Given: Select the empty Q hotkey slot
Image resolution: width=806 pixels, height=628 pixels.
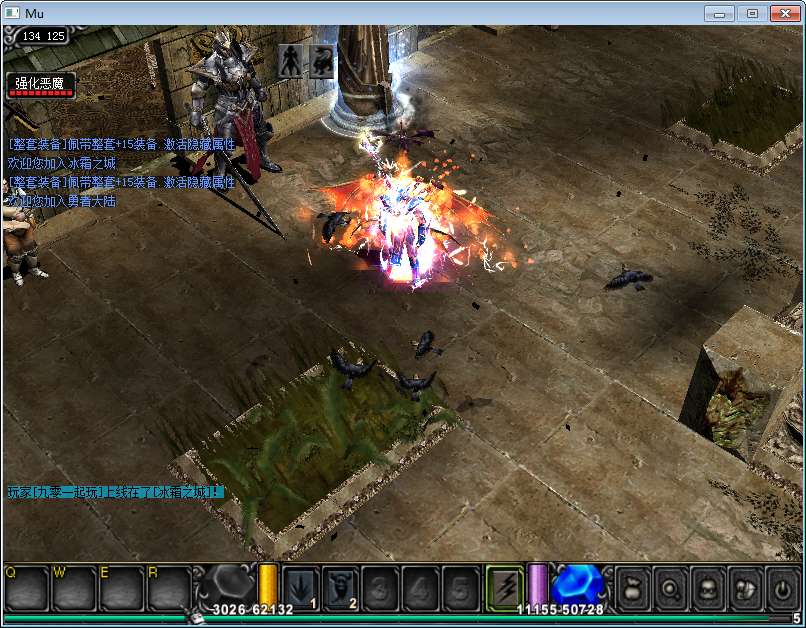Looking at the screenshot, I should click(x=27, y=588).
